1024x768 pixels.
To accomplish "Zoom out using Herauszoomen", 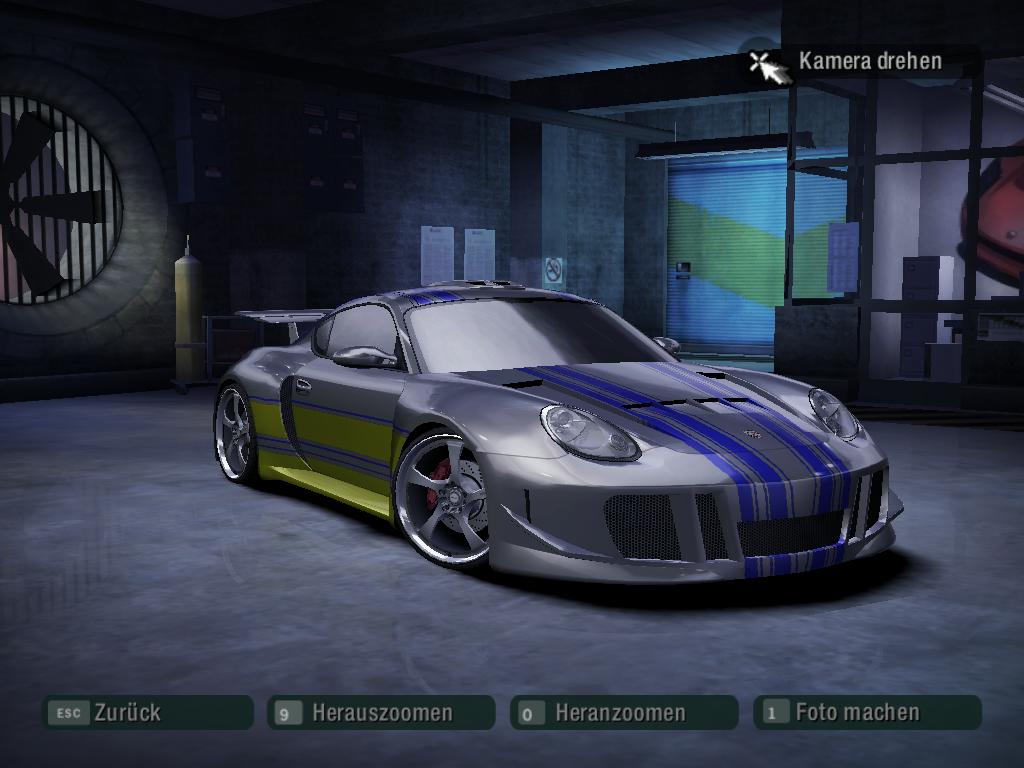I will (x=381, y=713).
